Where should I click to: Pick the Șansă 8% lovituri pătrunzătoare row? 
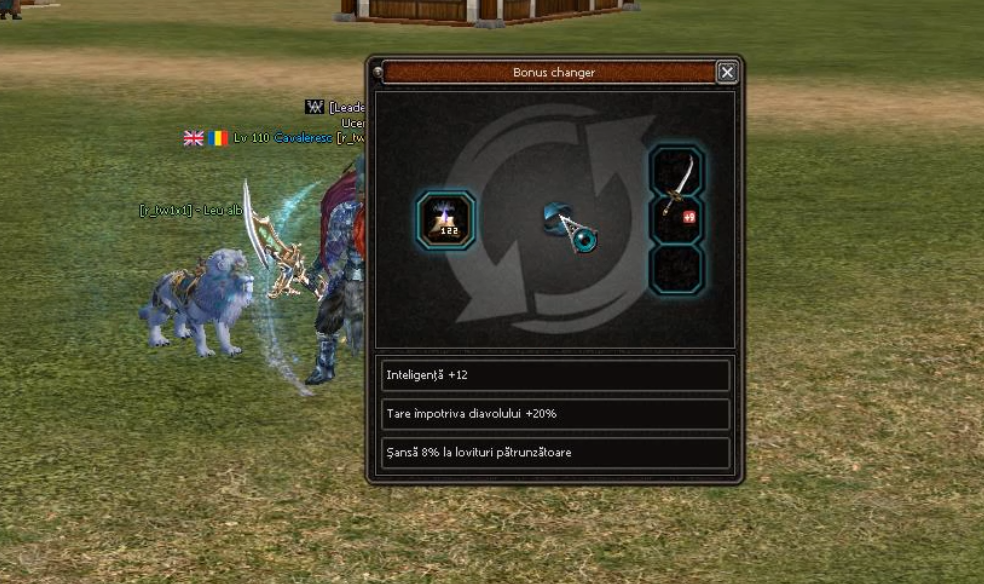(555, 452)
